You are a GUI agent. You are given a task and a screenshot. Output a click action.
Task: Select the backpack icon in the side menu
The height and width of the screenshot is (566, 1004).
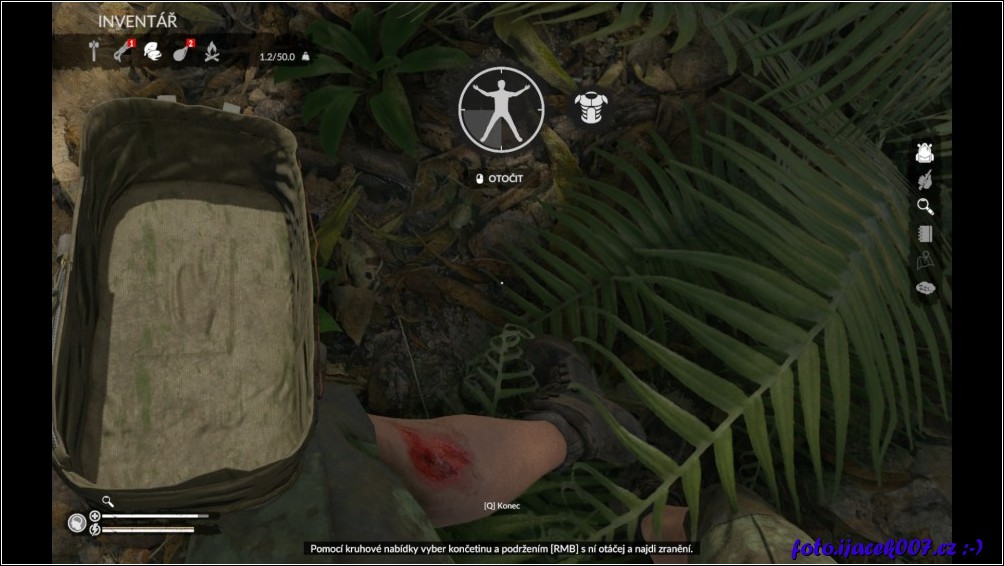point(926,153)
